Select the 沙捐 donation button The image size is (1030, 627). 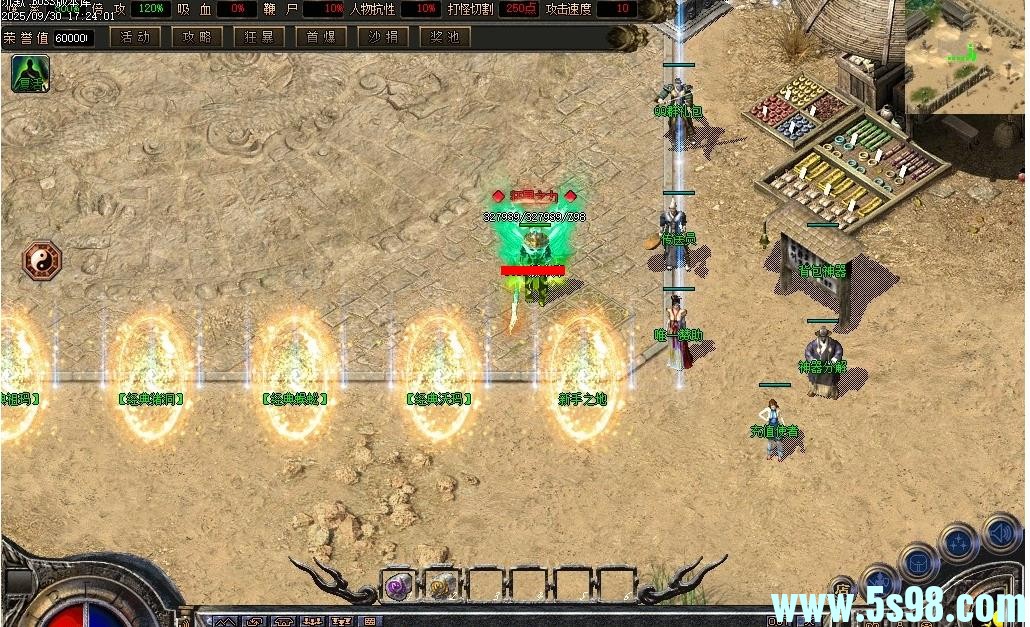coord(383,38)
